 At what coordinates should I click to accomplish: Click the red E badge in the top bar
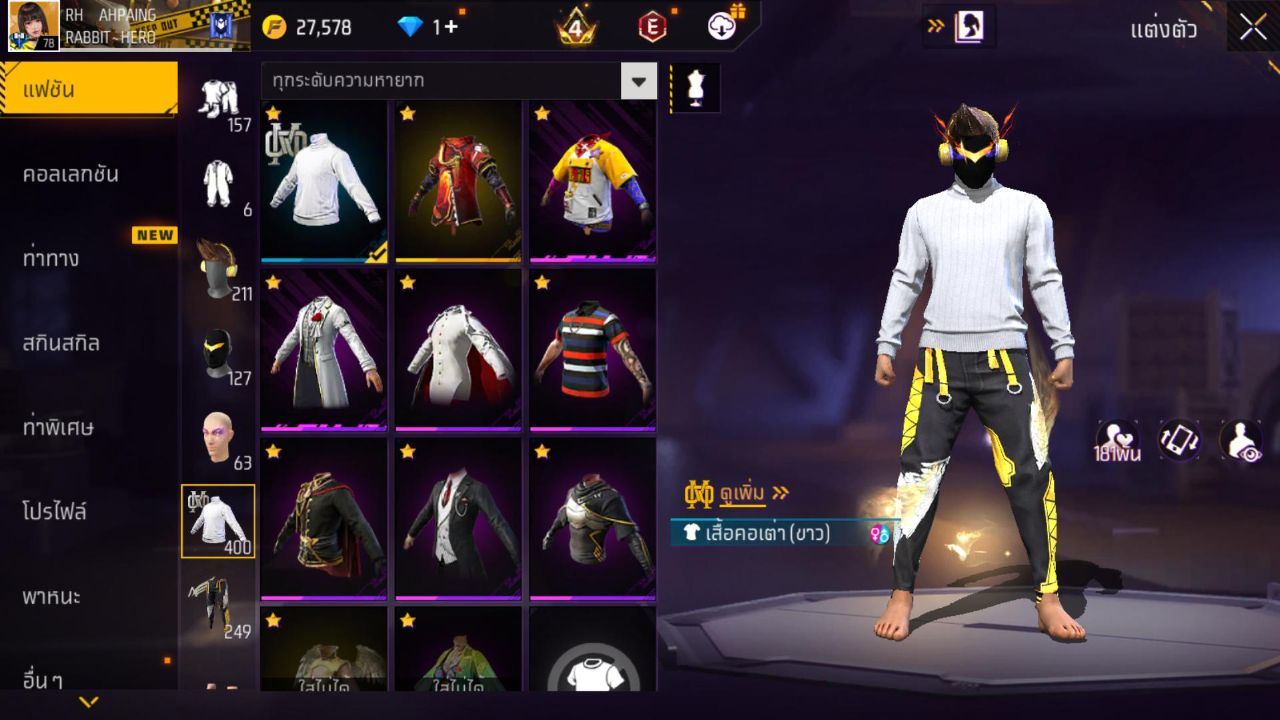coord(655,27)
